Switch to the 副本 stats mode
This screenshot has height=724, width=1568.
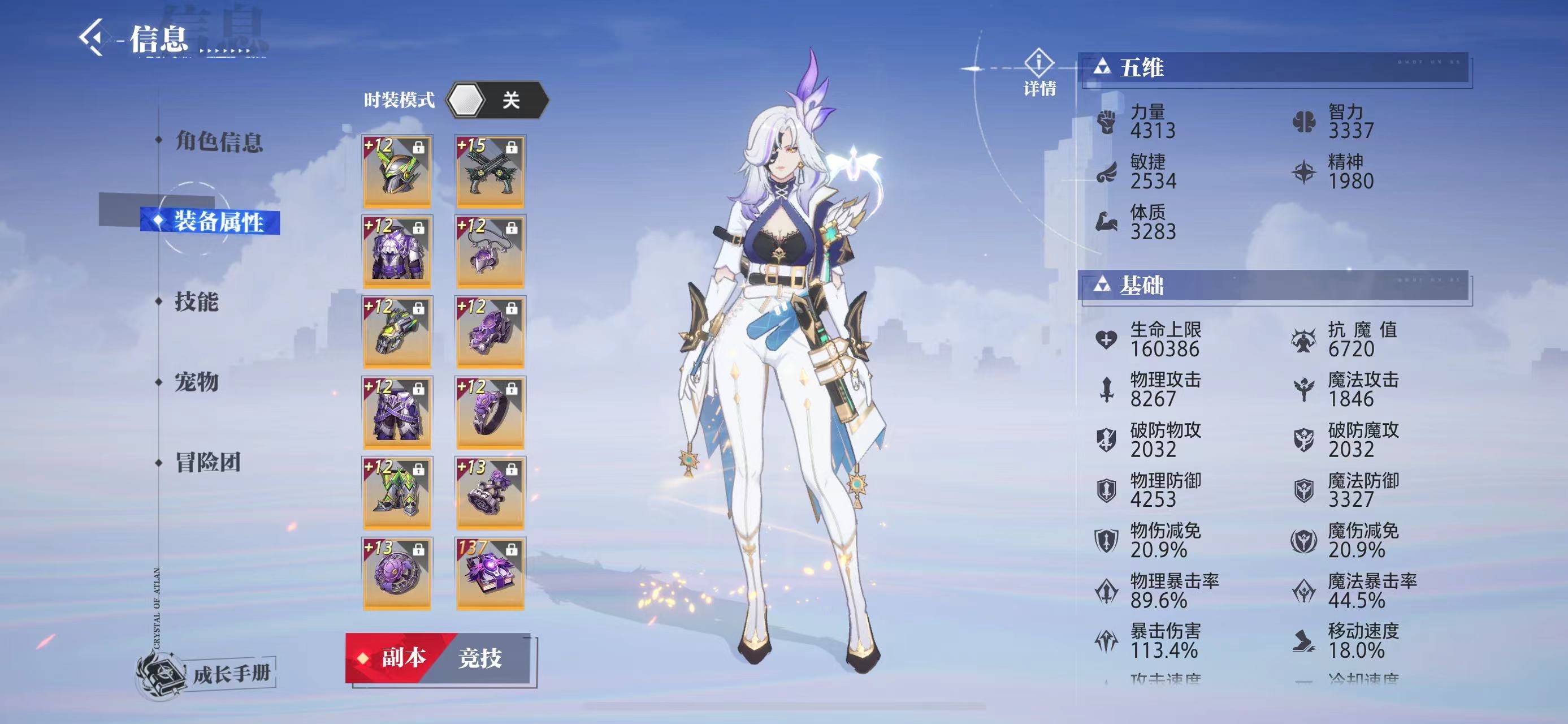coord(396,658)
